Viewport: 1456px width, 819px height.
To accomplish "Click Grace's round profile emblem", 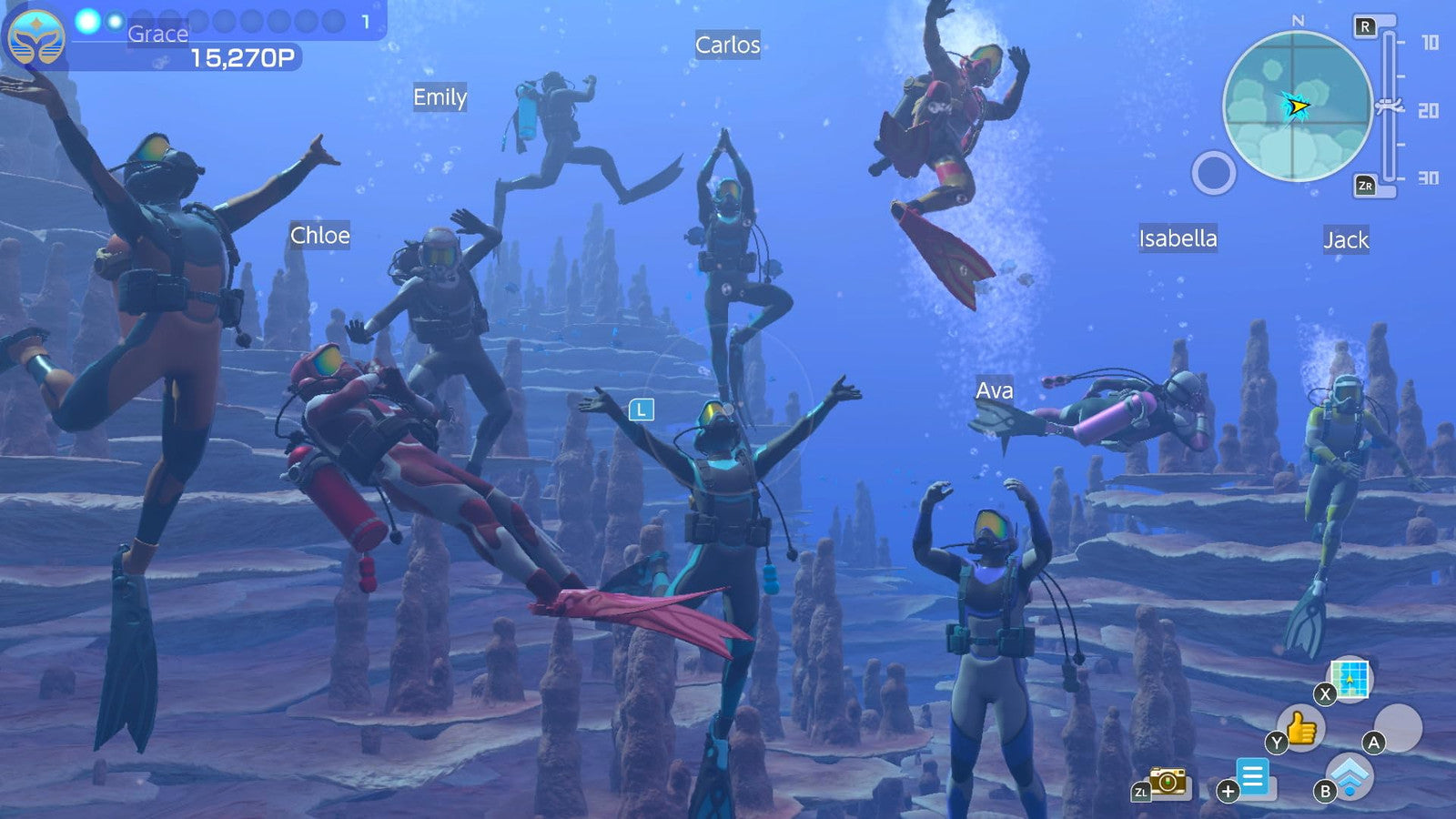I will (36, 38).
